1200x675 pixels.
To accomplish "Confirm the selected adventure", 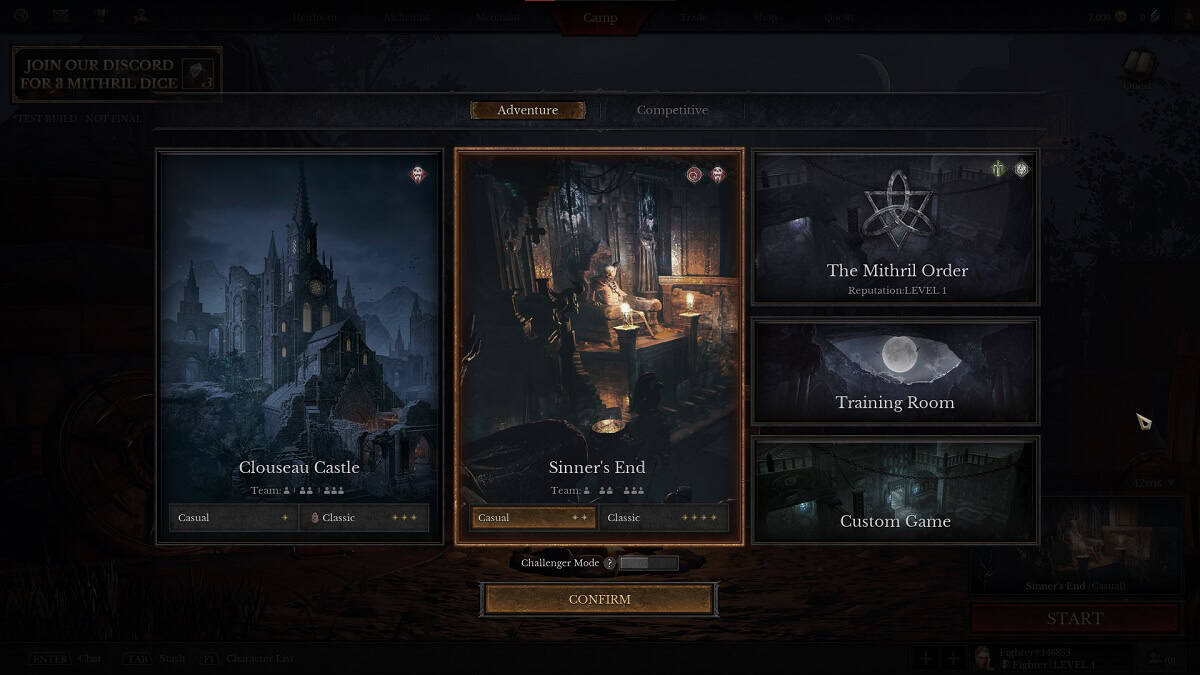I will point(599,599).
